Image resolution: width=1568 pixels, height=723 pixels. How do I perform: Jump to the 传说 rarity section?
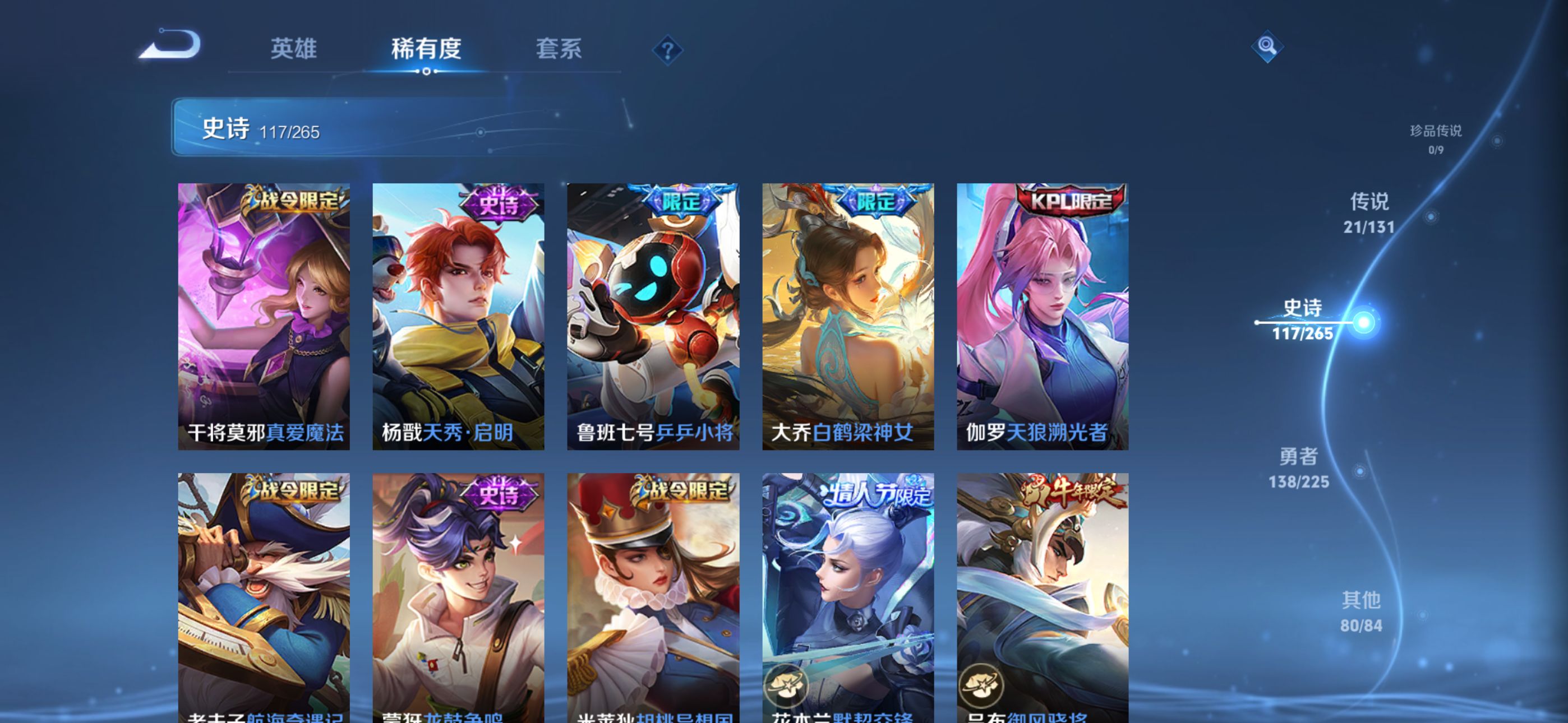[x=1369, y=213]
